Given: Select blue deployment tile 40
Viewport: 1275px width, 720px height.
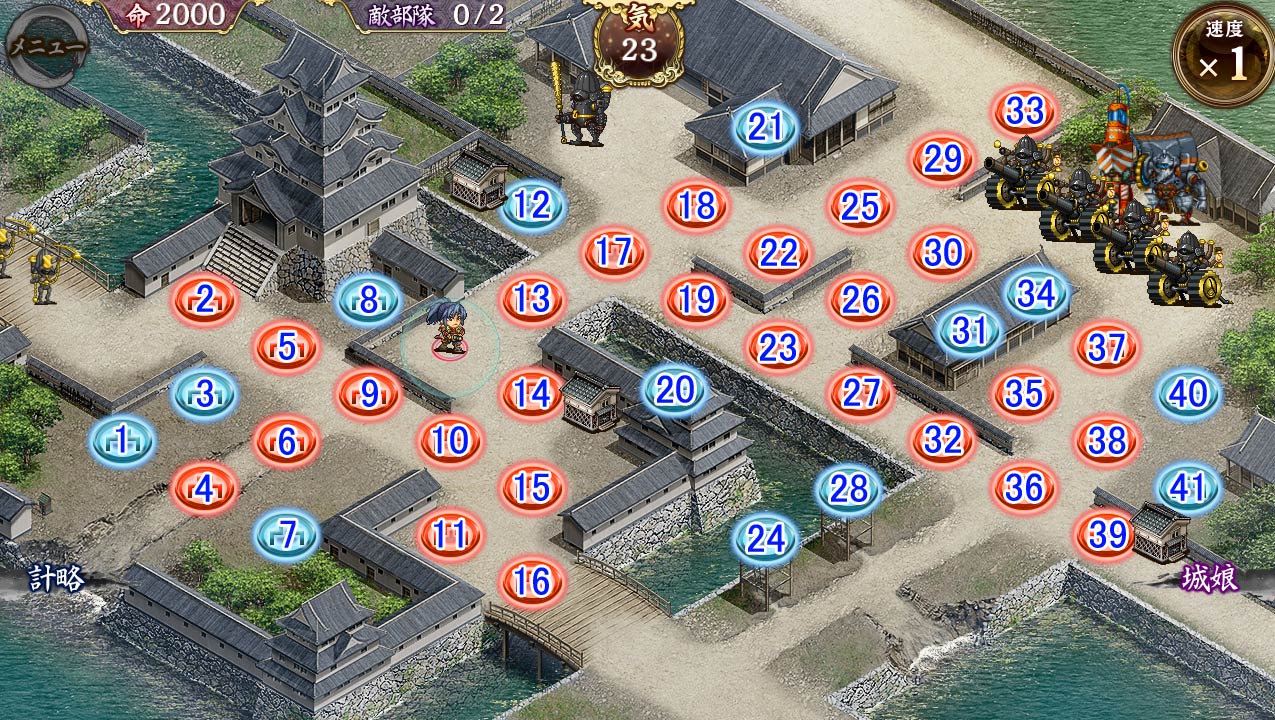Looking at the screenshot, I should coord(1188,394).
